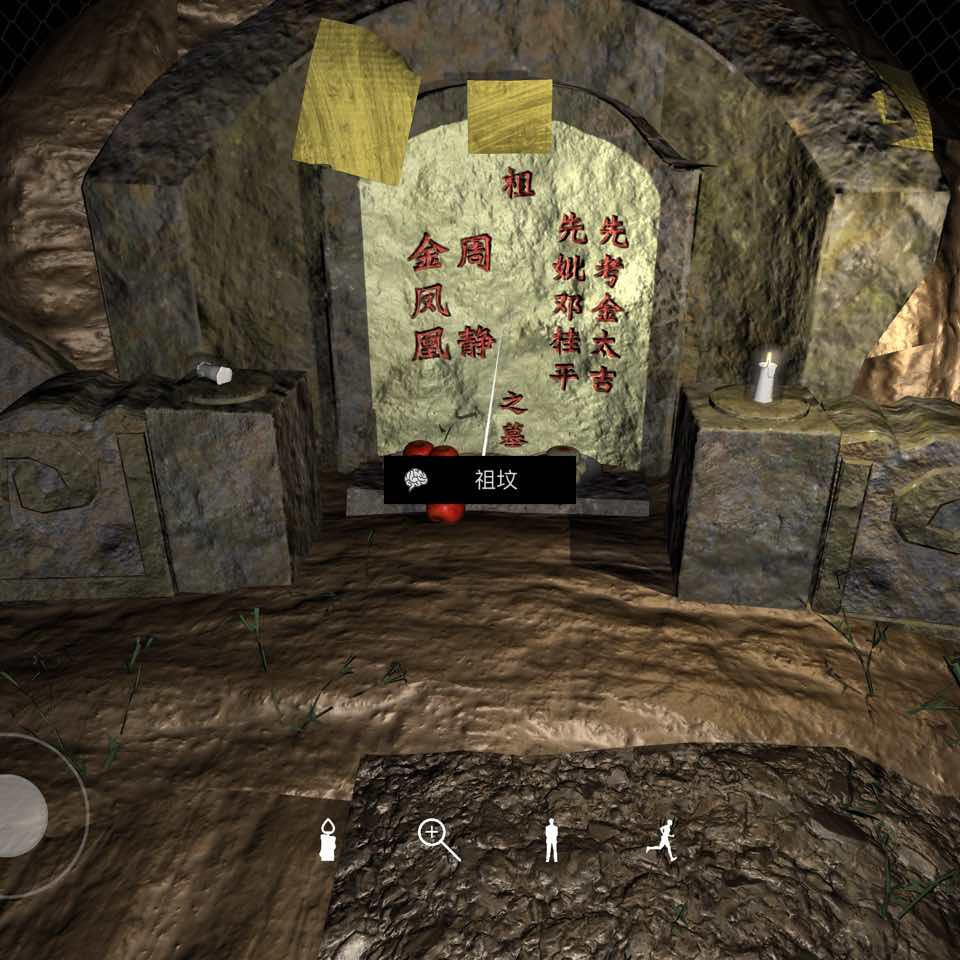960x960 pixels.
Task: Tap the candle icon in bottom toolbar
Action: point(325,840)
